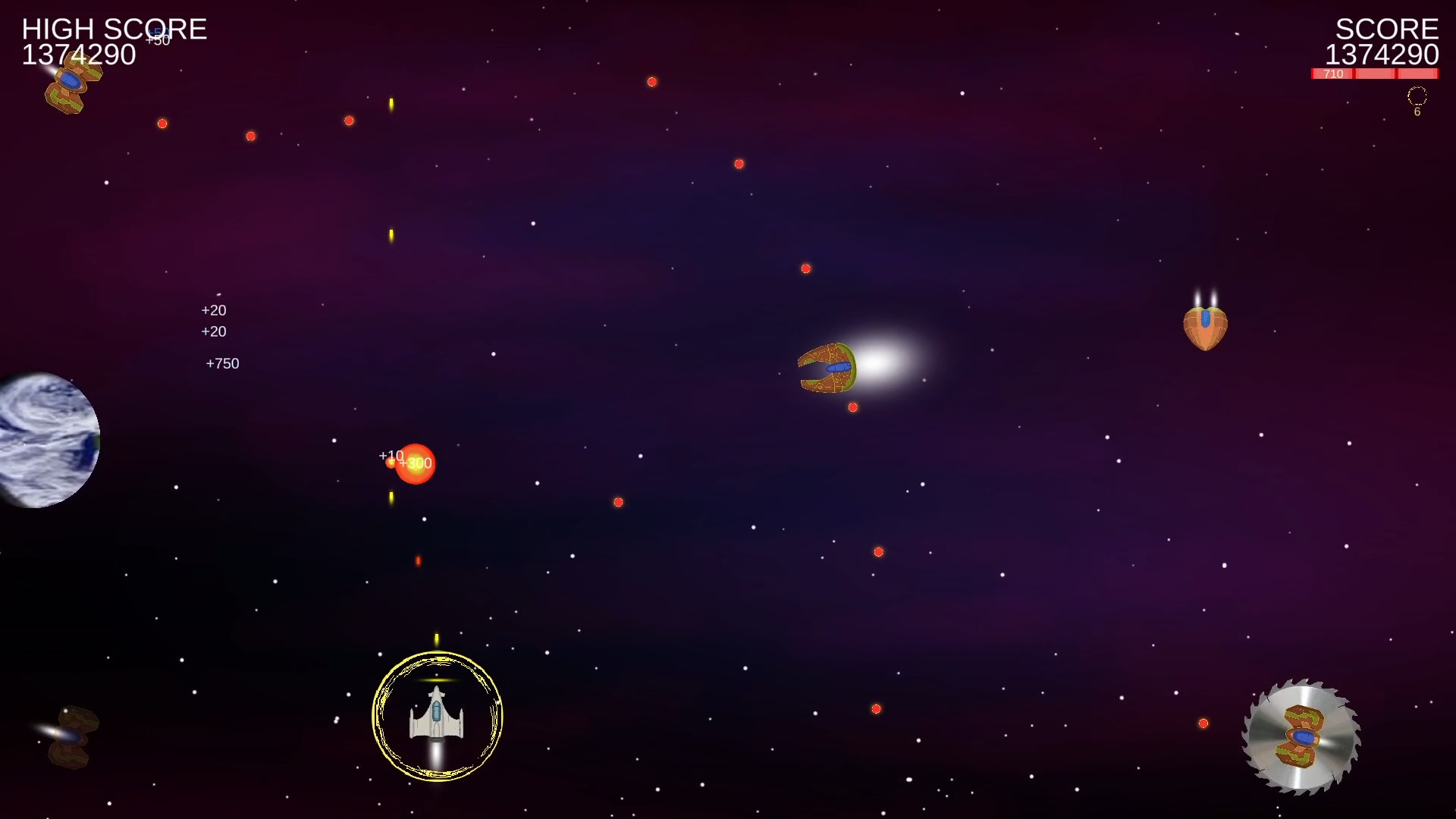Click the claw-shaped enemy ship near the comet
This screenshot has height=819, width=1456.
827,369
